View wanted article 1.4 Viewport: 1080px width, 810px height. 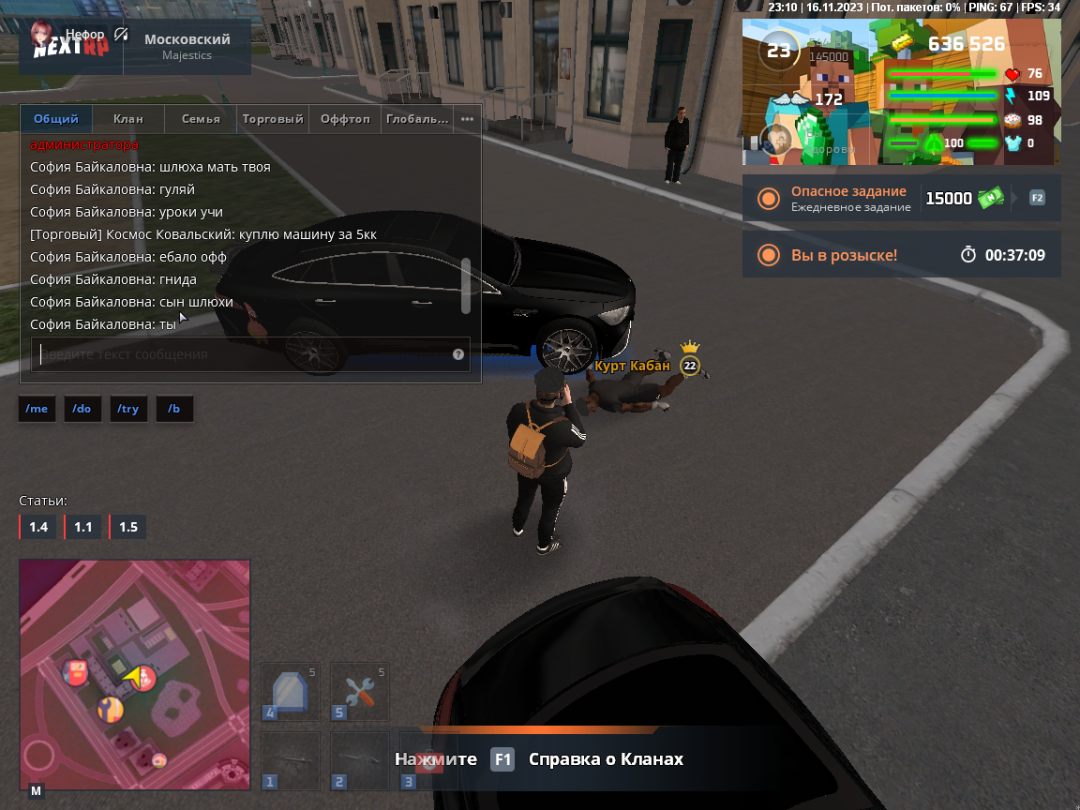coord(38,527)
